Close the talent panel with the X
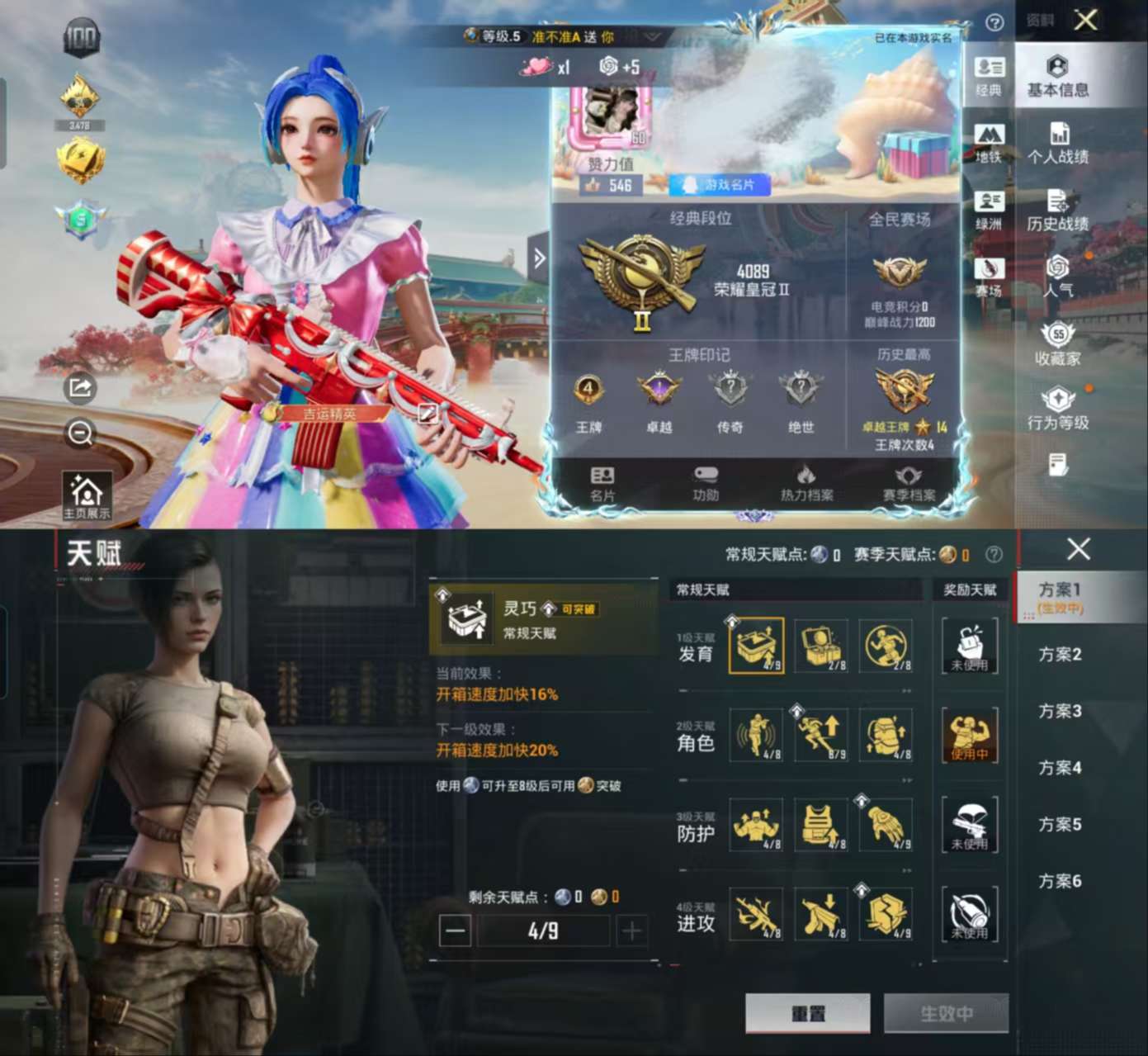Screen dimensions: 1148x1056 coord(1078,549)
